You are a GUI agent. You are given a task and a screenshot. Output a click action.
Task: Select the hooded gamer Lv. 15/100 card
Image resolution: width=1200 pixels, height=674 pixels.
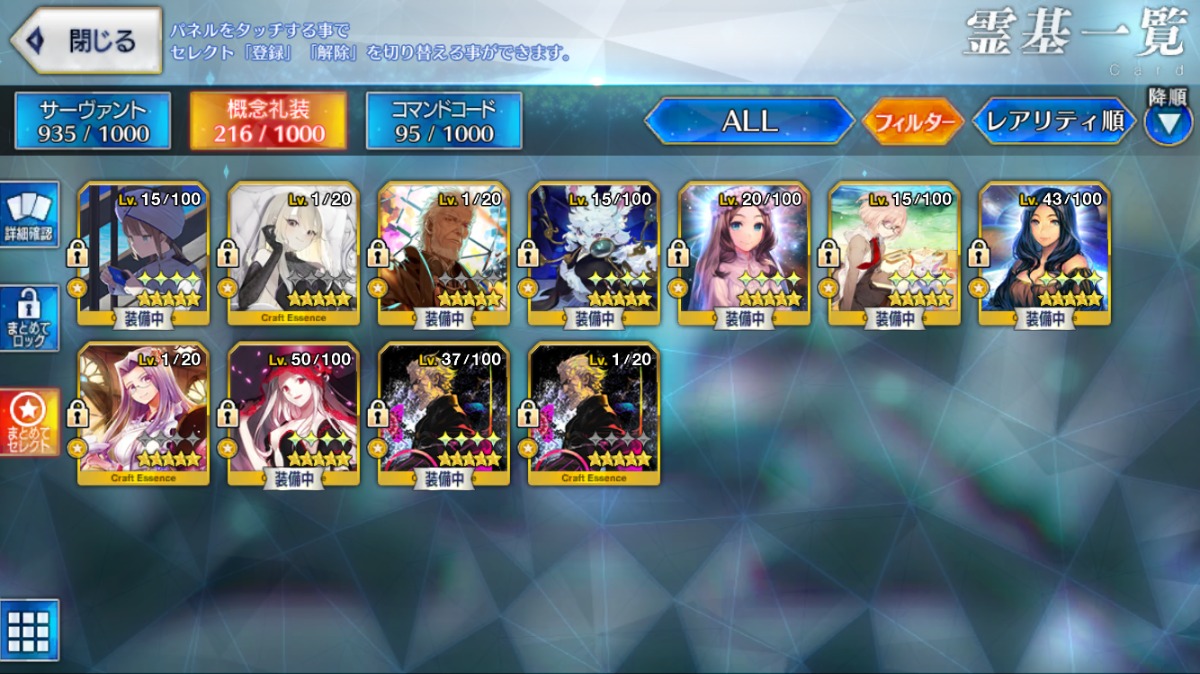[143, 254]
